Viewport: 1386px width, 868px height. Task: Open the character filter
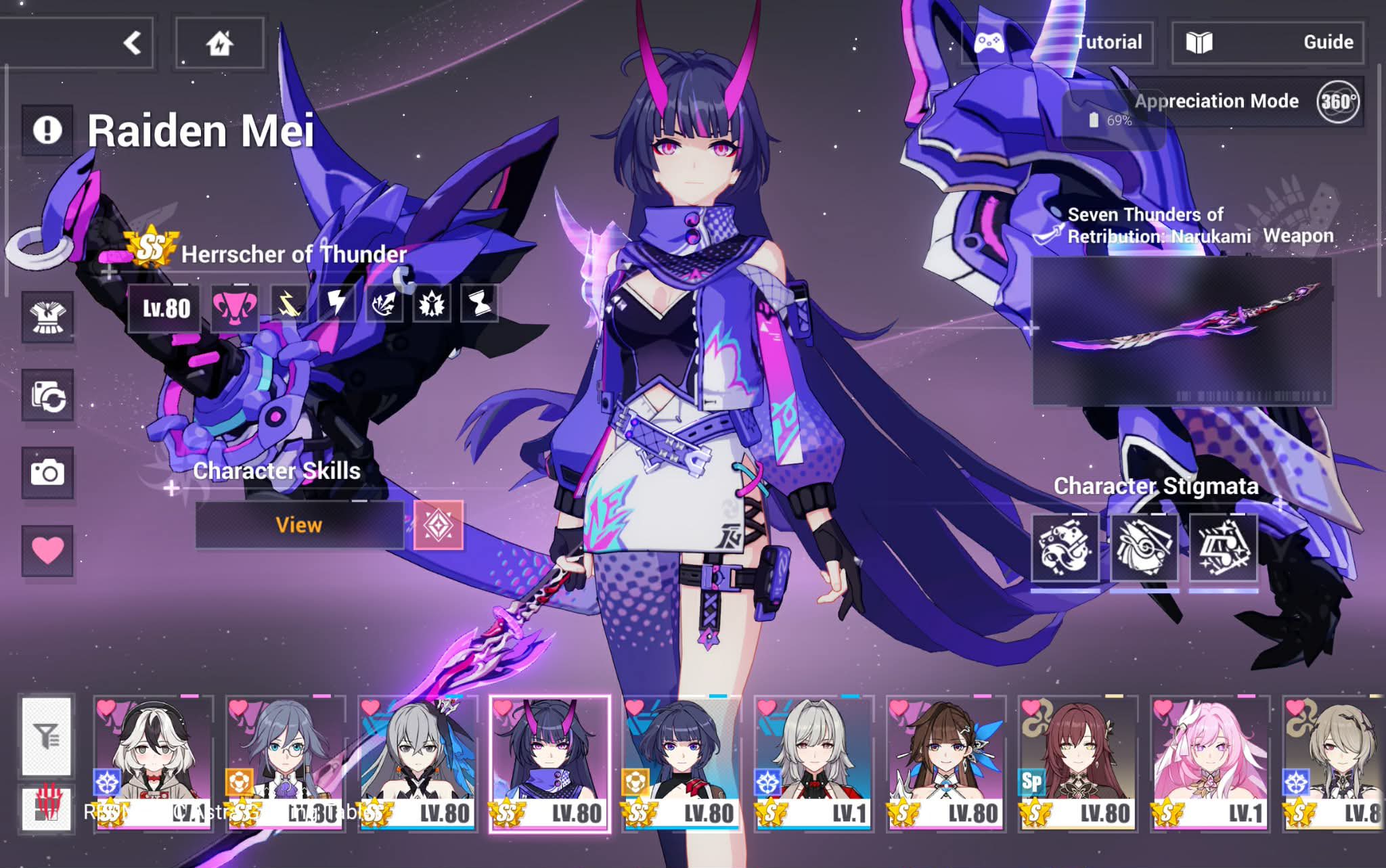tap(47, 736)
